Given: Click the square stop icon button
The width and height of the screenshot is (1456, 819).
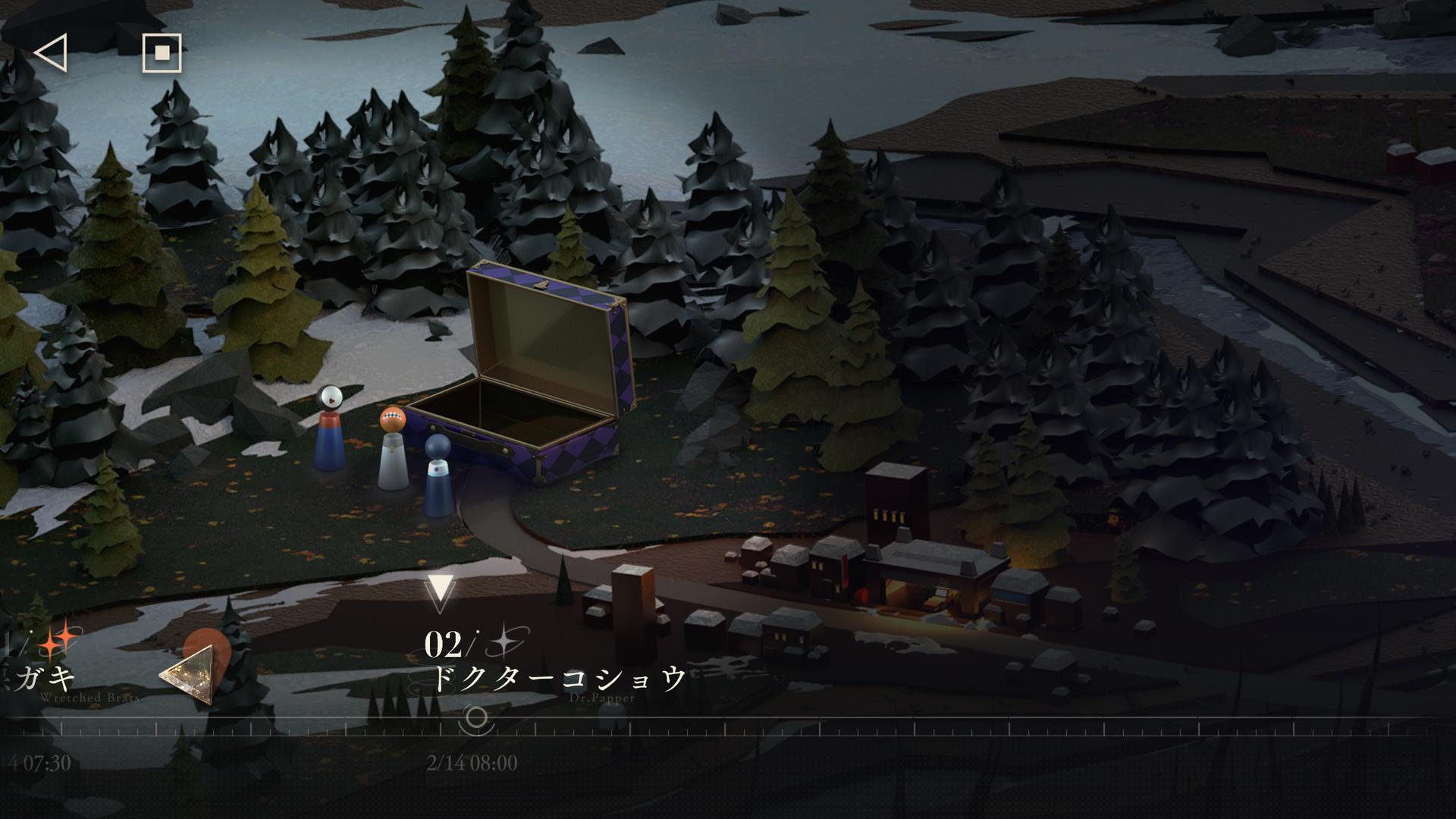Looking at the screenshot, I should [x=162, y=53].
